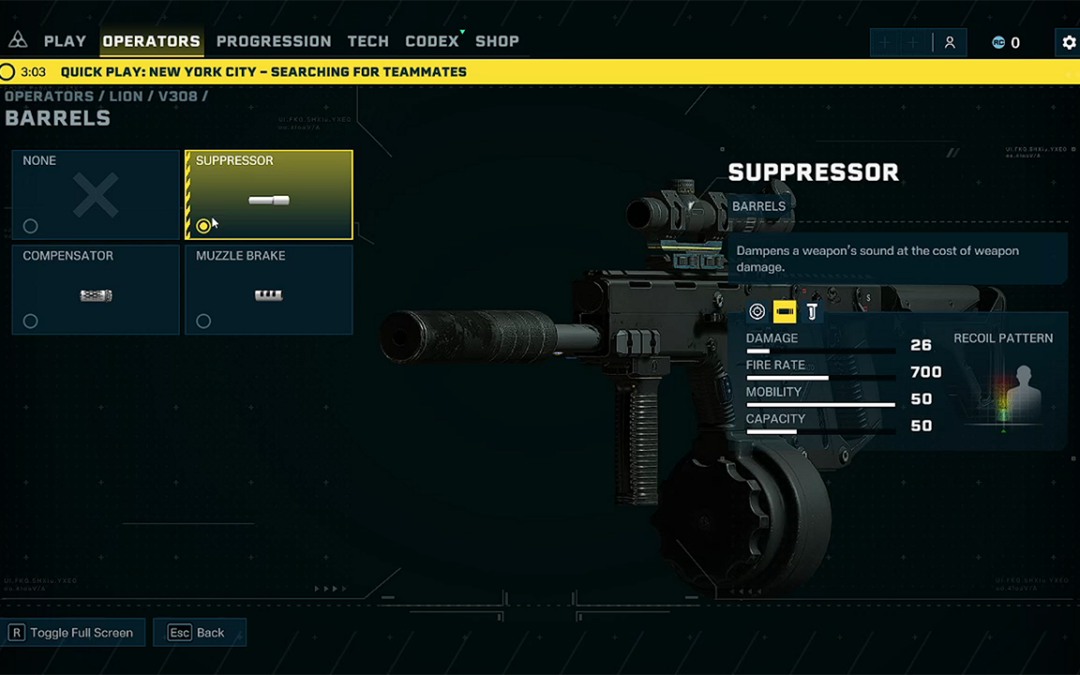Viewport: 1080px width, 675px height.
Task: Click the currency balance icon
Action: coord(998,43)
